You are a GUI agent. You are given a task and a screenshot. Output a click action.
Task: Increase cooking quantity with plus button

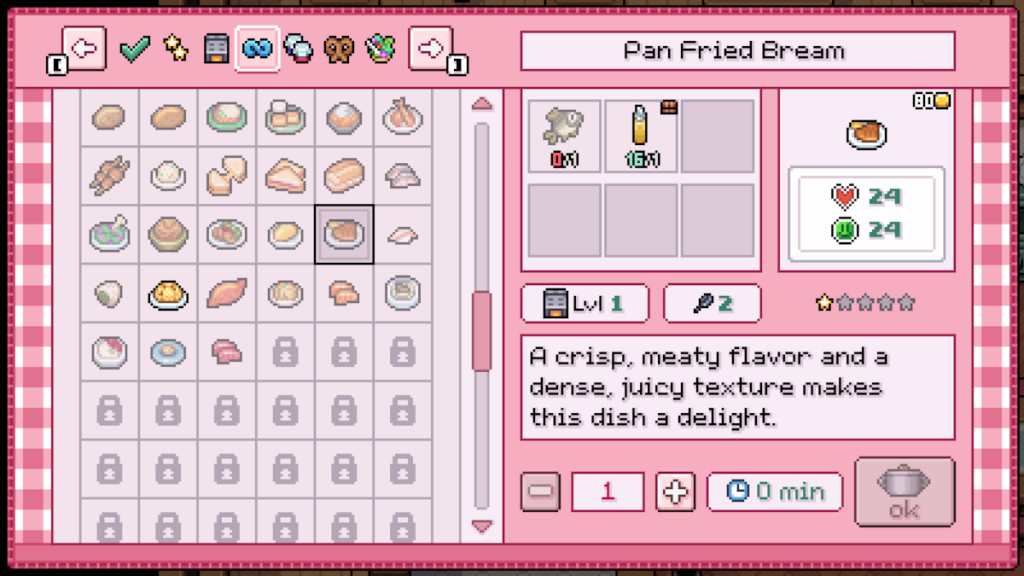[x=676, y=492]
